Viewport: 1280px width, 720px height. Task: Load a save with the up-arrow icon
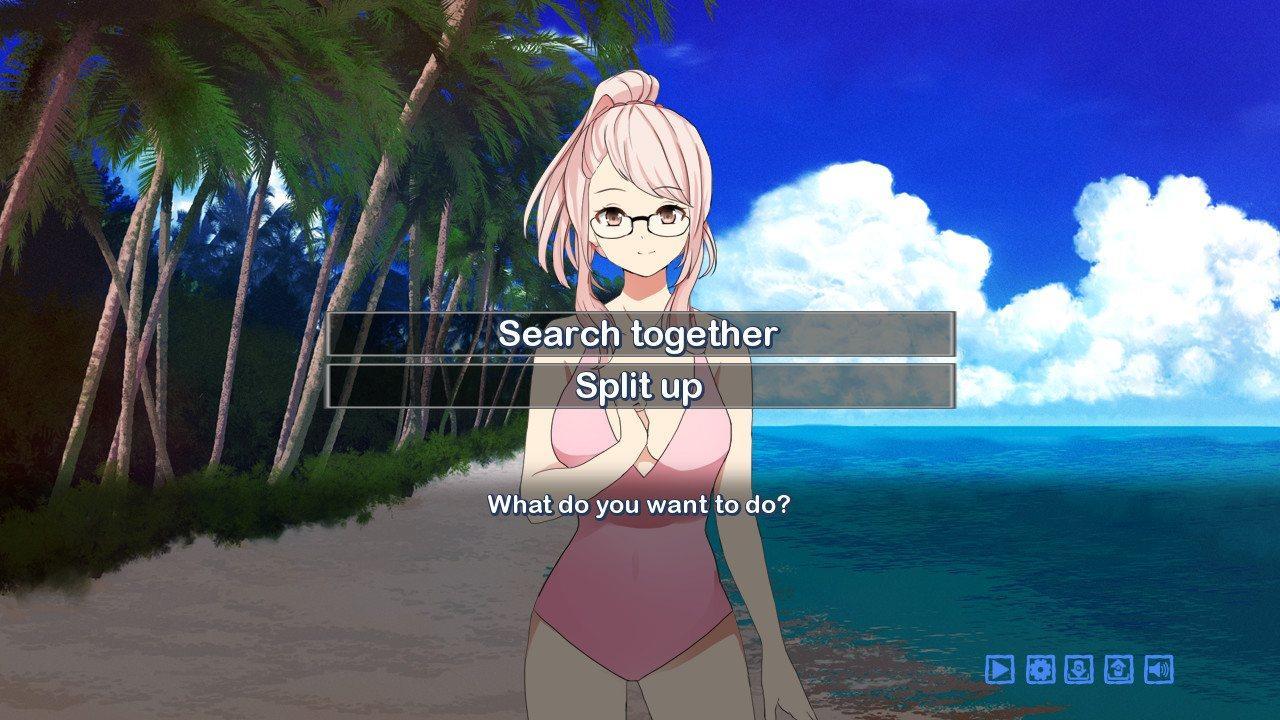pyautogui.click(x=1119, y=669)
